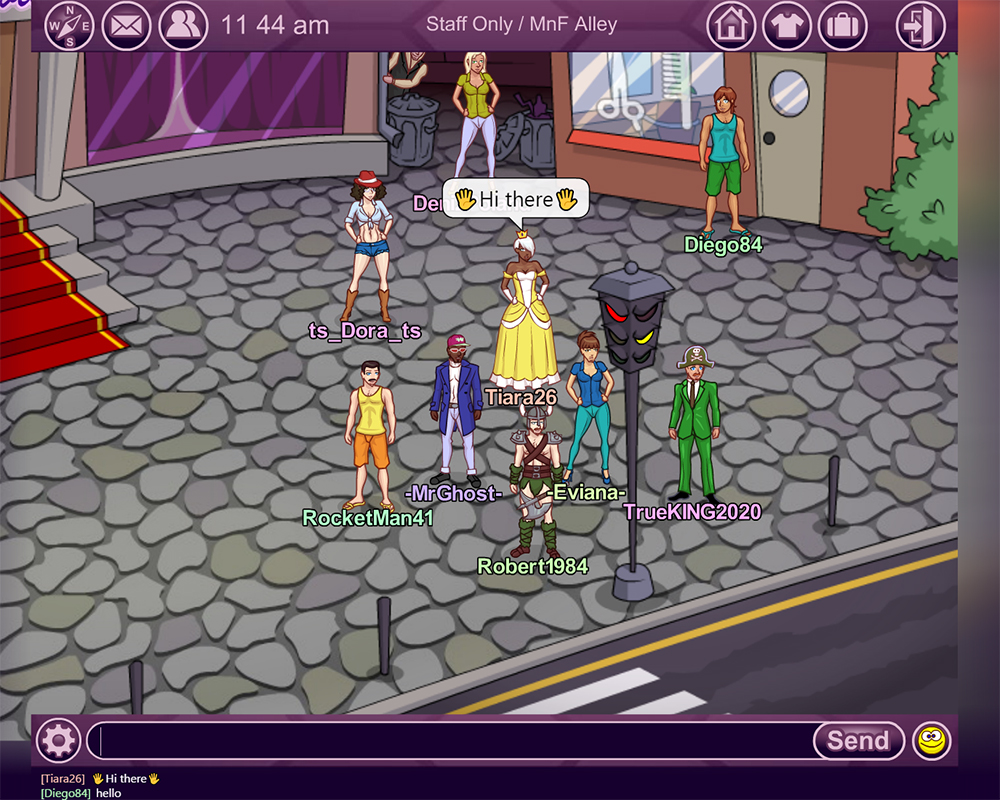
Task: Open settings with the gear icon
Action: point(59,741)
